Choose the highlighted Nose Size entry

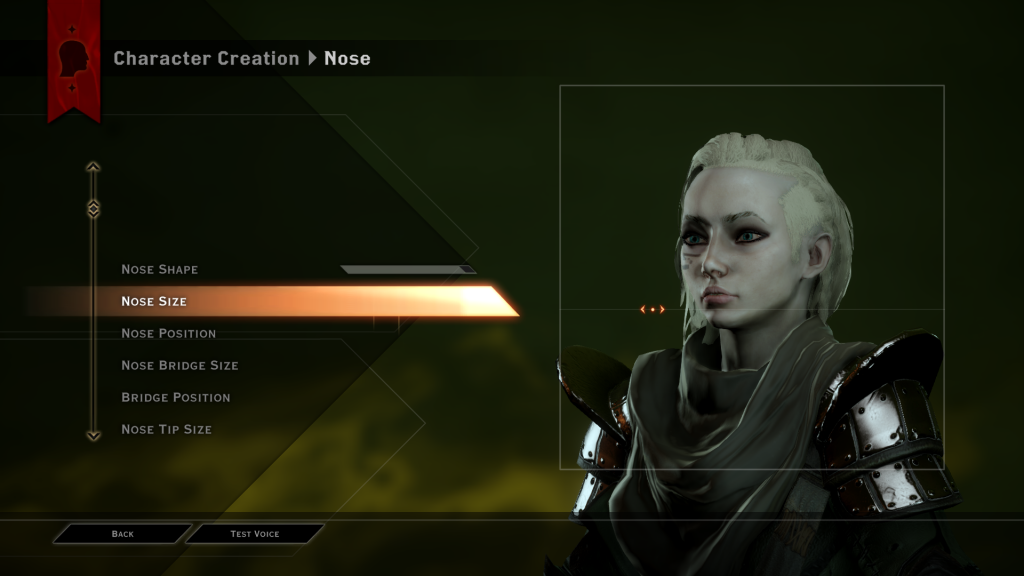point(154,301)
